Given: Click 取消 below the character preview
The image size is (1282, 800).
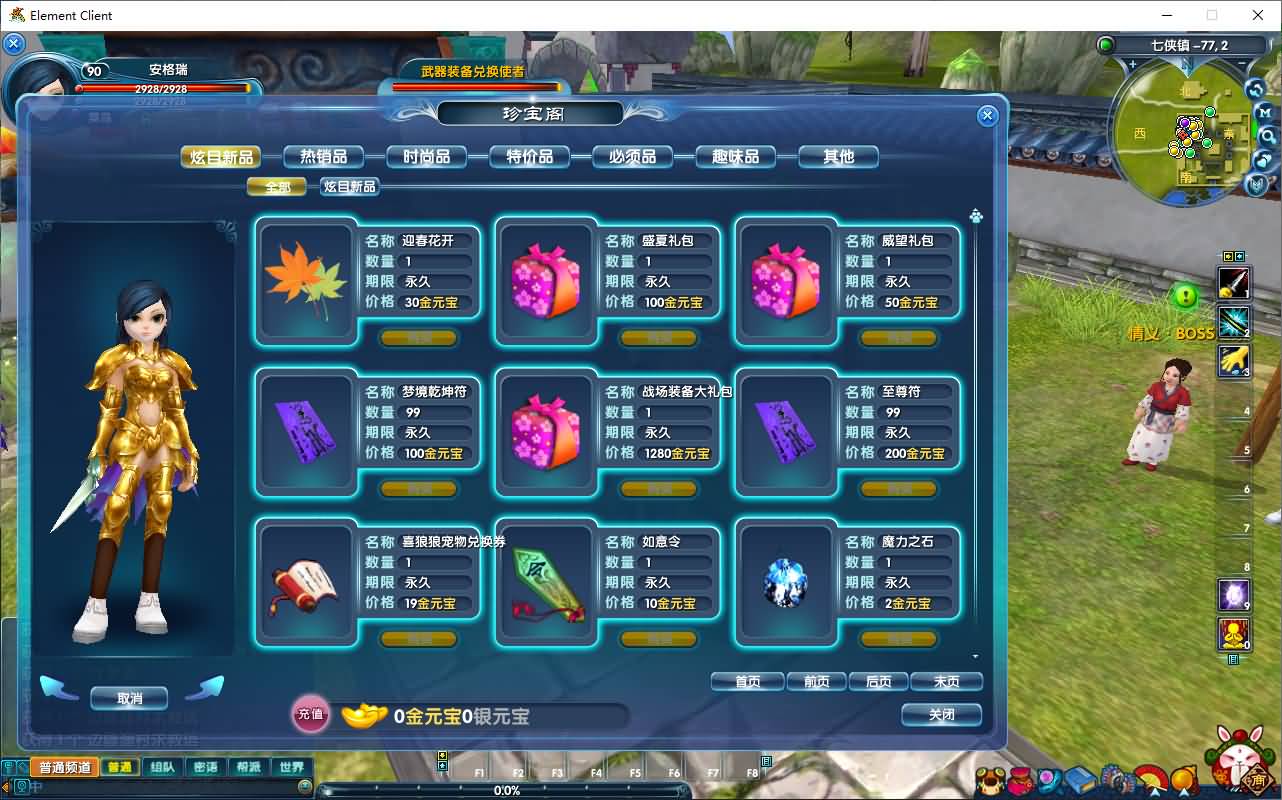Looking at the screenshot, I should (x=128, y=698).
